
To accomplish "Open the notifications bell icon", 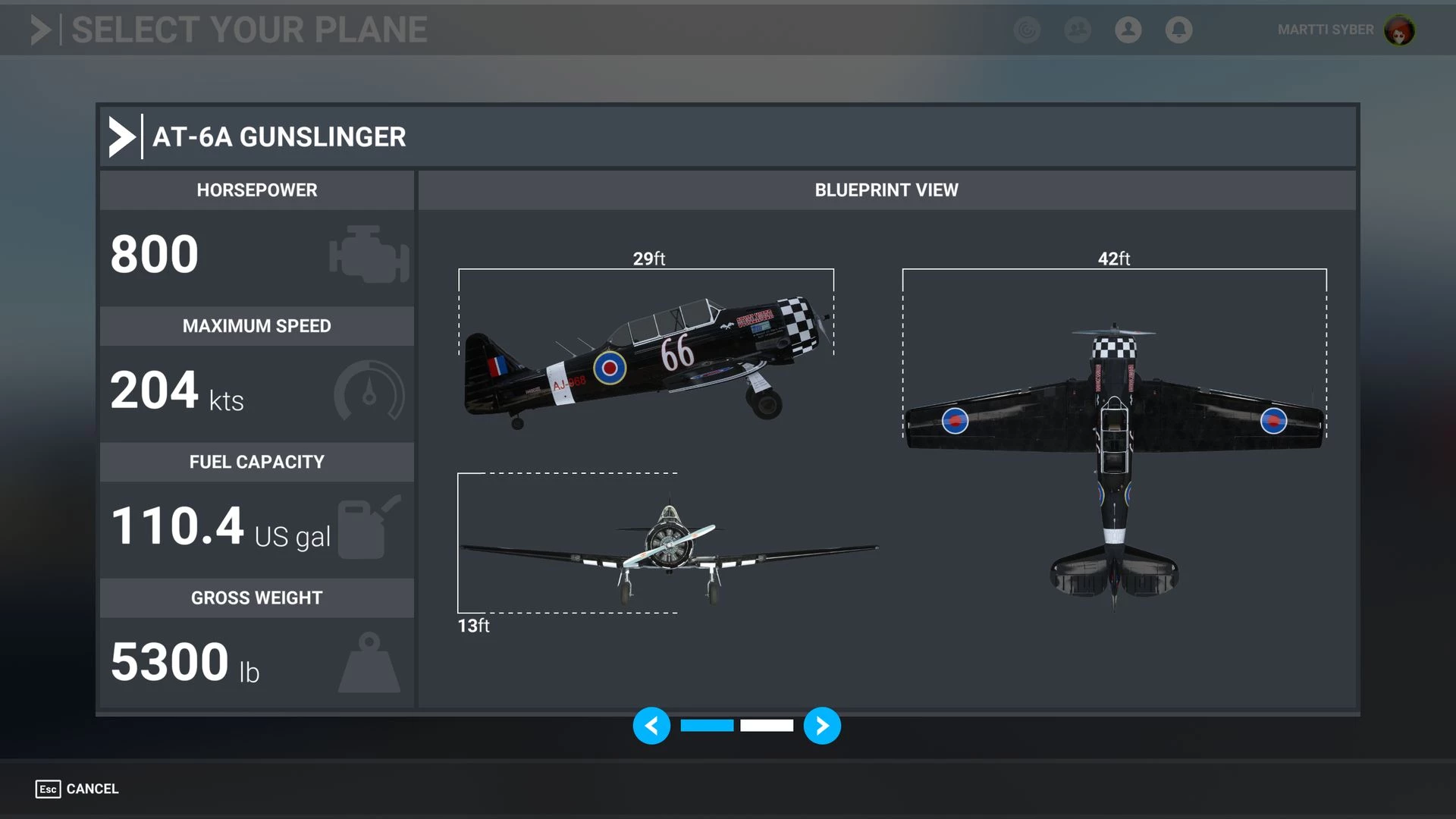I will tap(1178, 30).
